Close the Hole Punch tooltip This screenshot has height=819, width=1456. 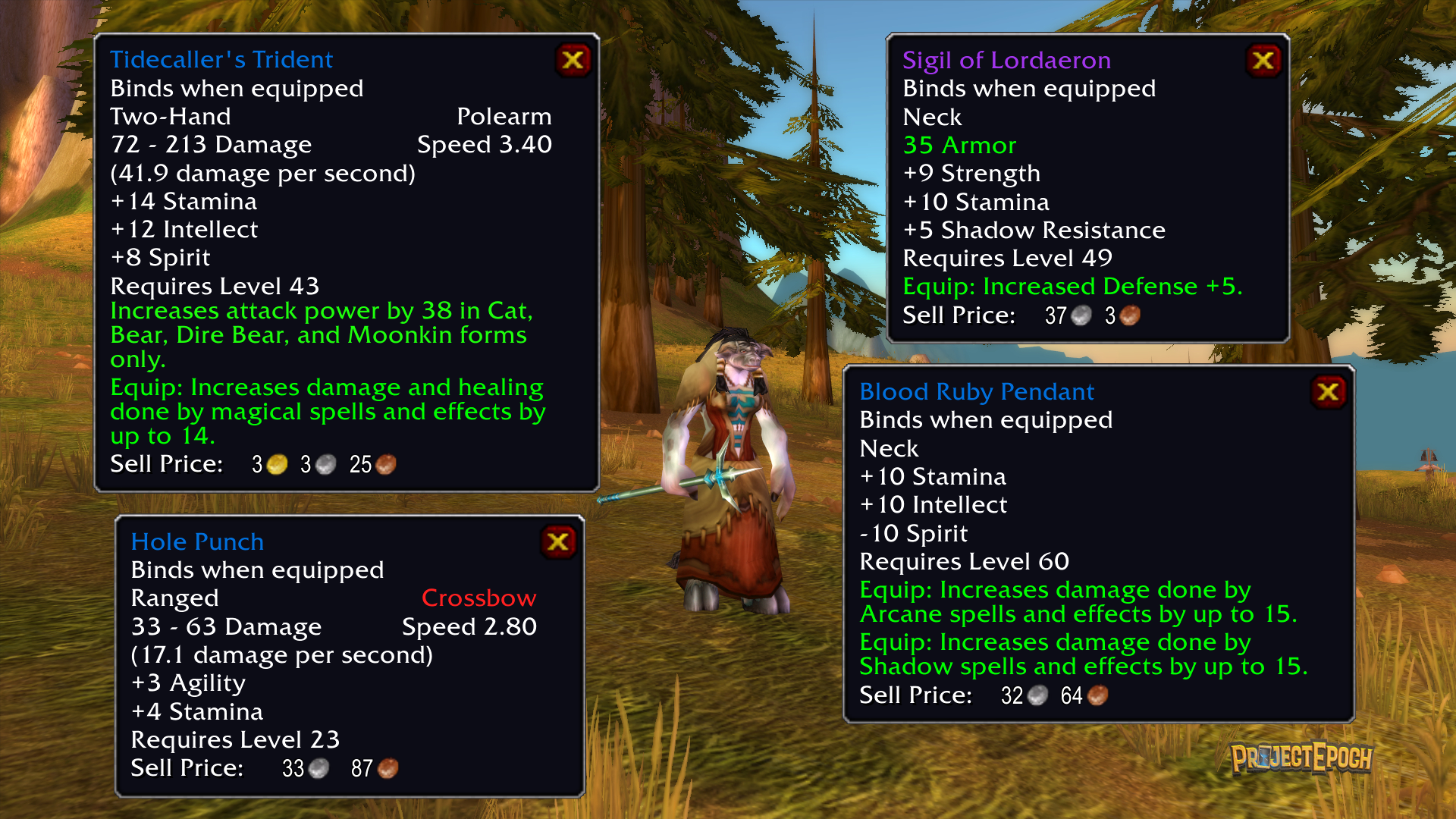558,542
